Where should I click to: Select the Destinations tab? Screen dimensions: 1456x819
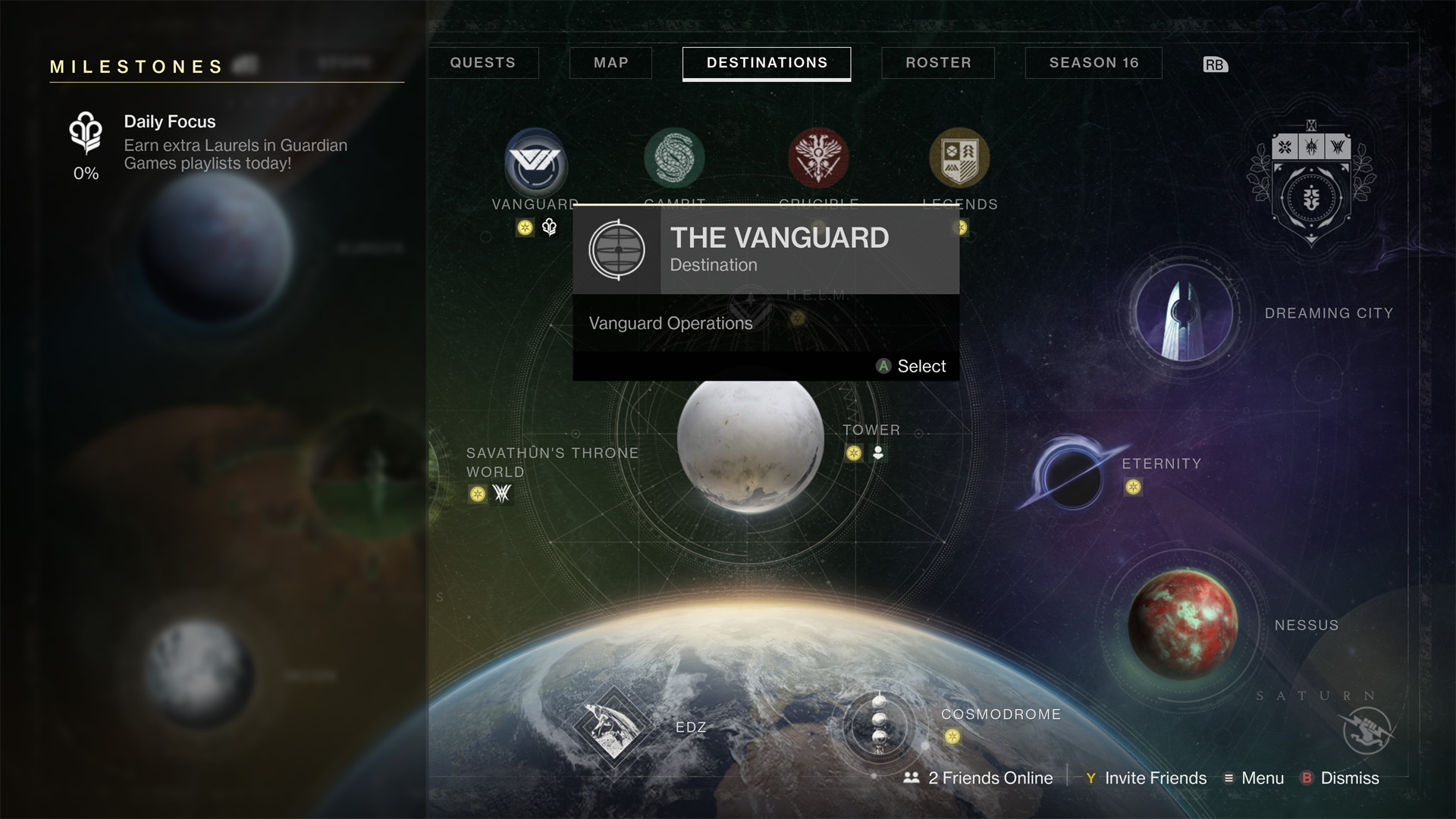coord(767,63)
